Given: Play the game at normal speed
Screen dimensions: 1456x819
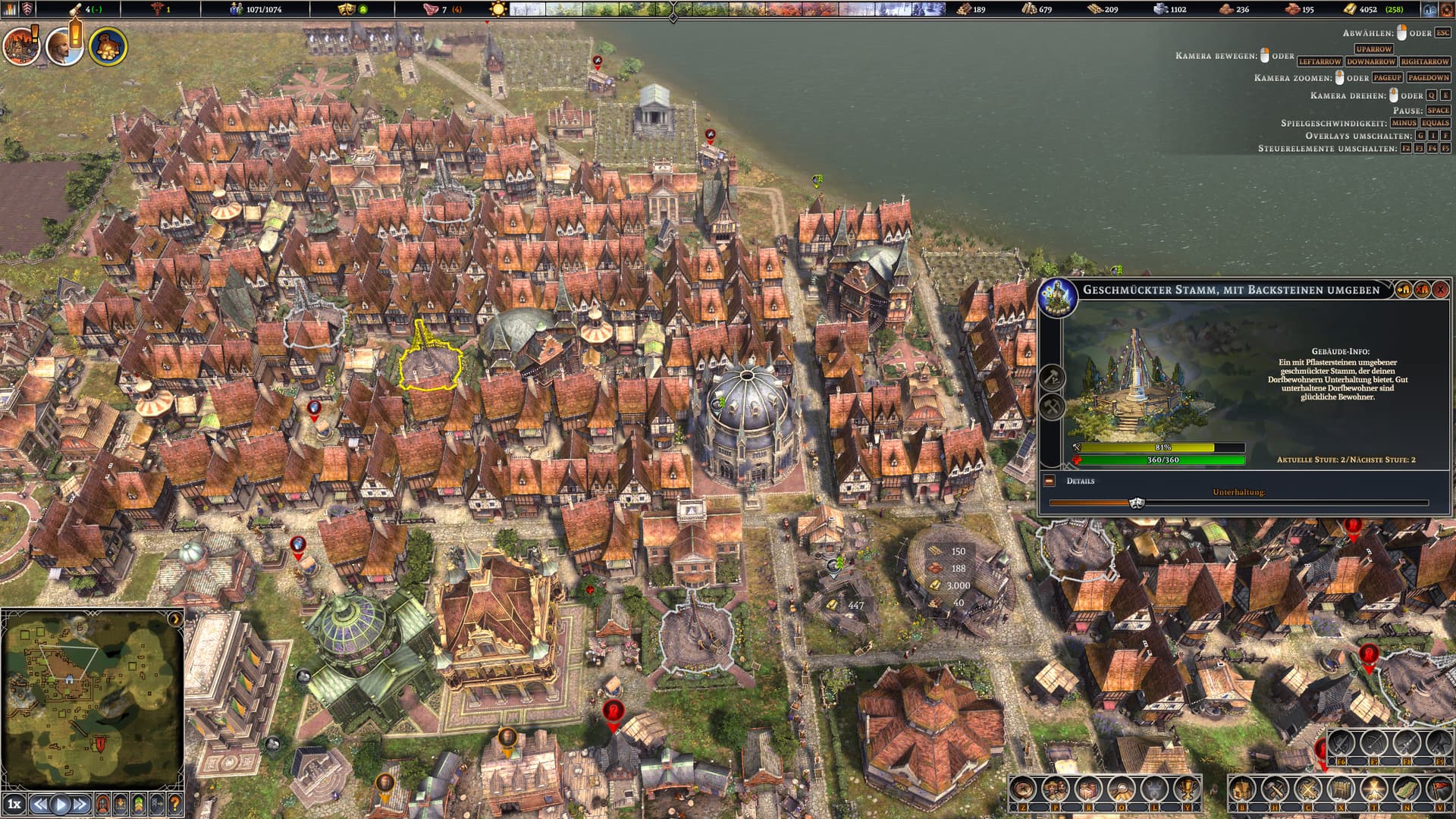Looking at the screenshot, I should pyautogui.click(x=61, y=804).
